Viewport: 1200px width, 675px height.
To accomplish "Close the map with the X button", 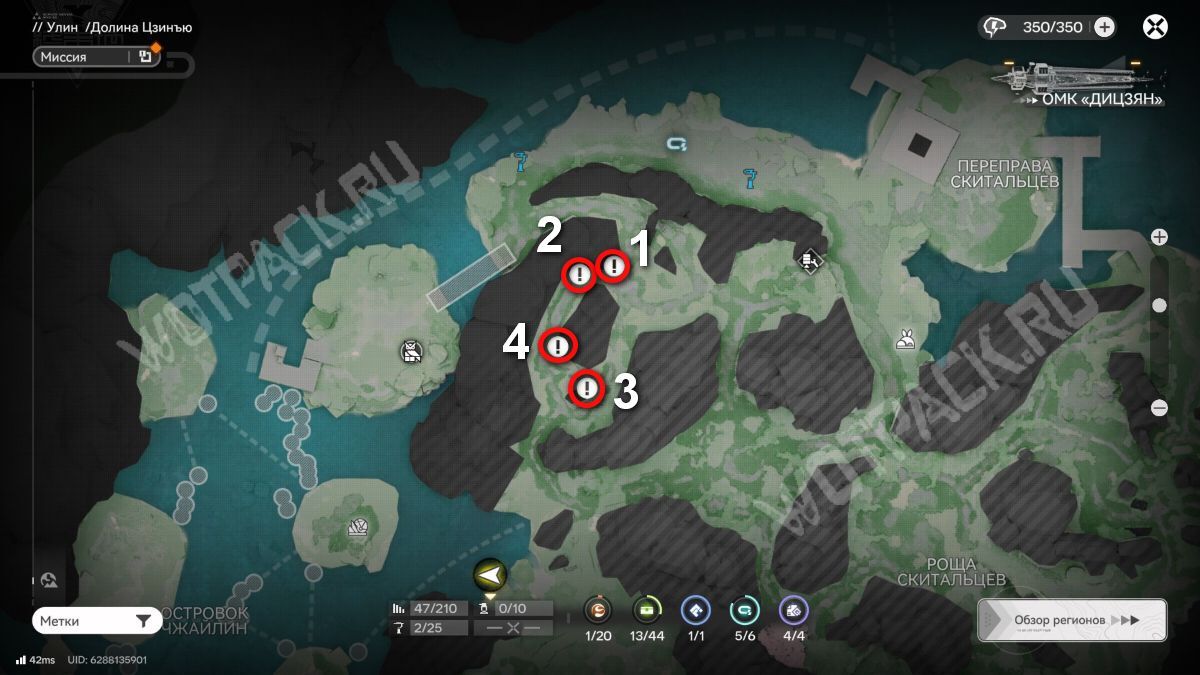I will click(1155, 27).
